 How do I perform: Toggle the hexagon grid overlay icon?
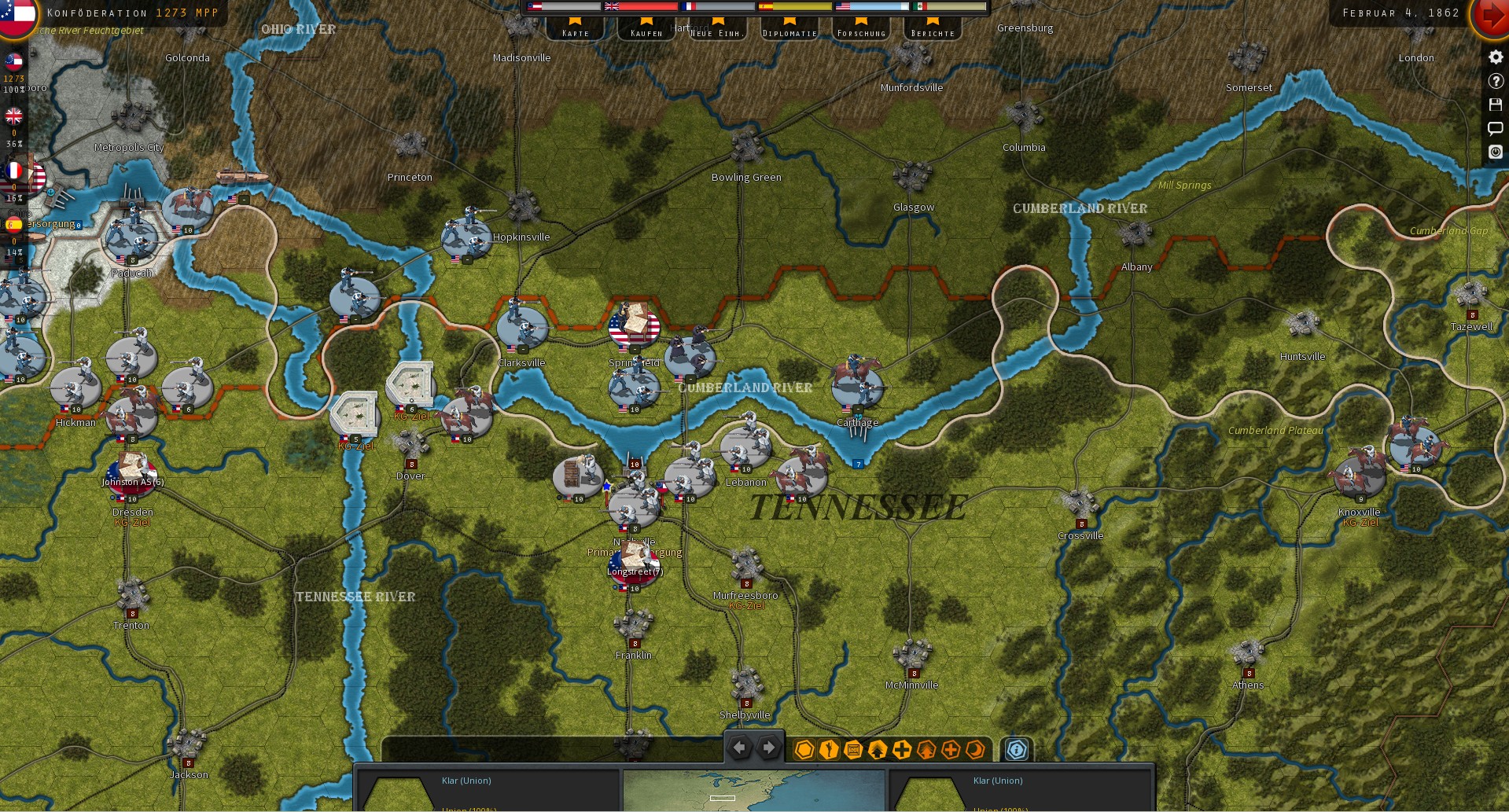pos(803,751)
